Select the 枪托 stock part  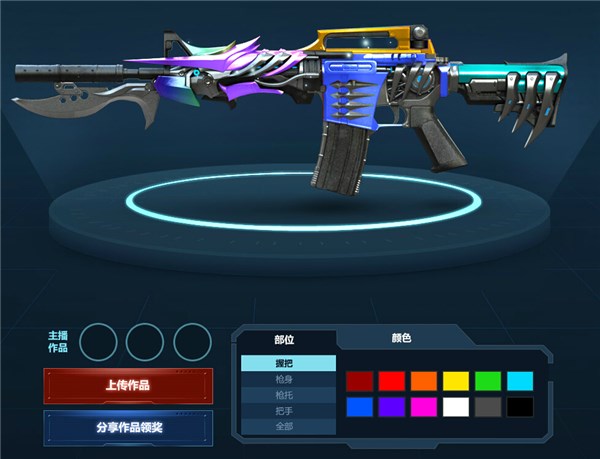pos(288,395)
